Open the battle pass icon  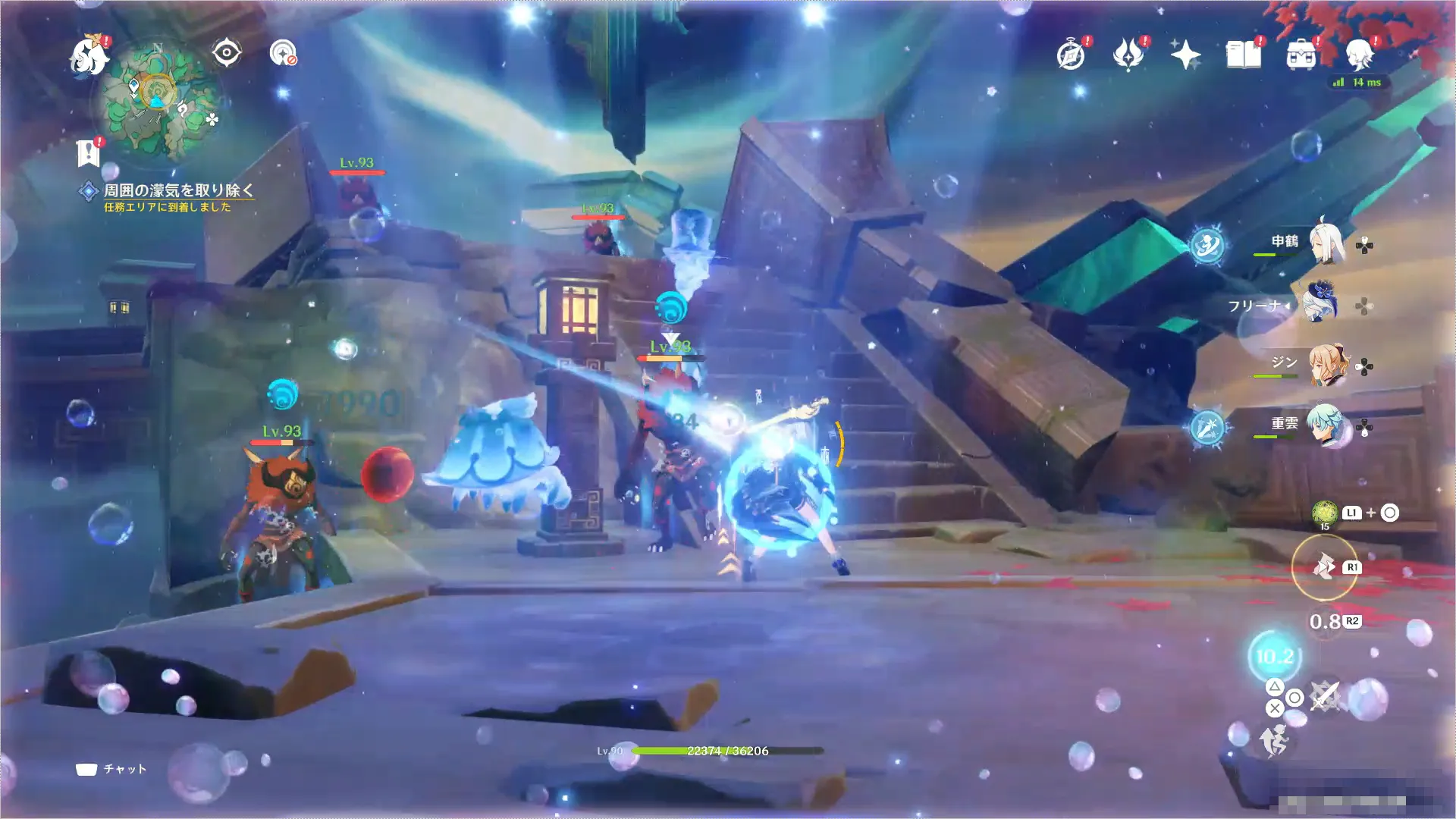click(x=1128, y=55)
